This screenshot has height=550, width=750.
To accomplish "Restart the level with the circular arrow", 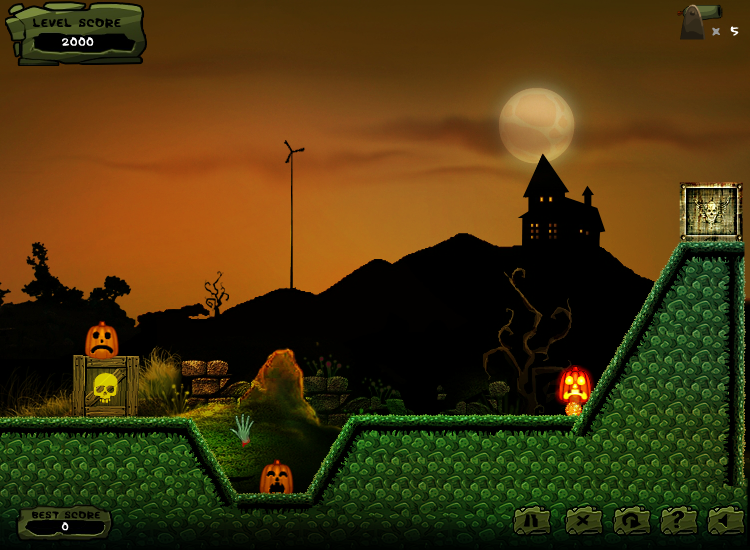I will pyautogui.click(x=632, y=520).
